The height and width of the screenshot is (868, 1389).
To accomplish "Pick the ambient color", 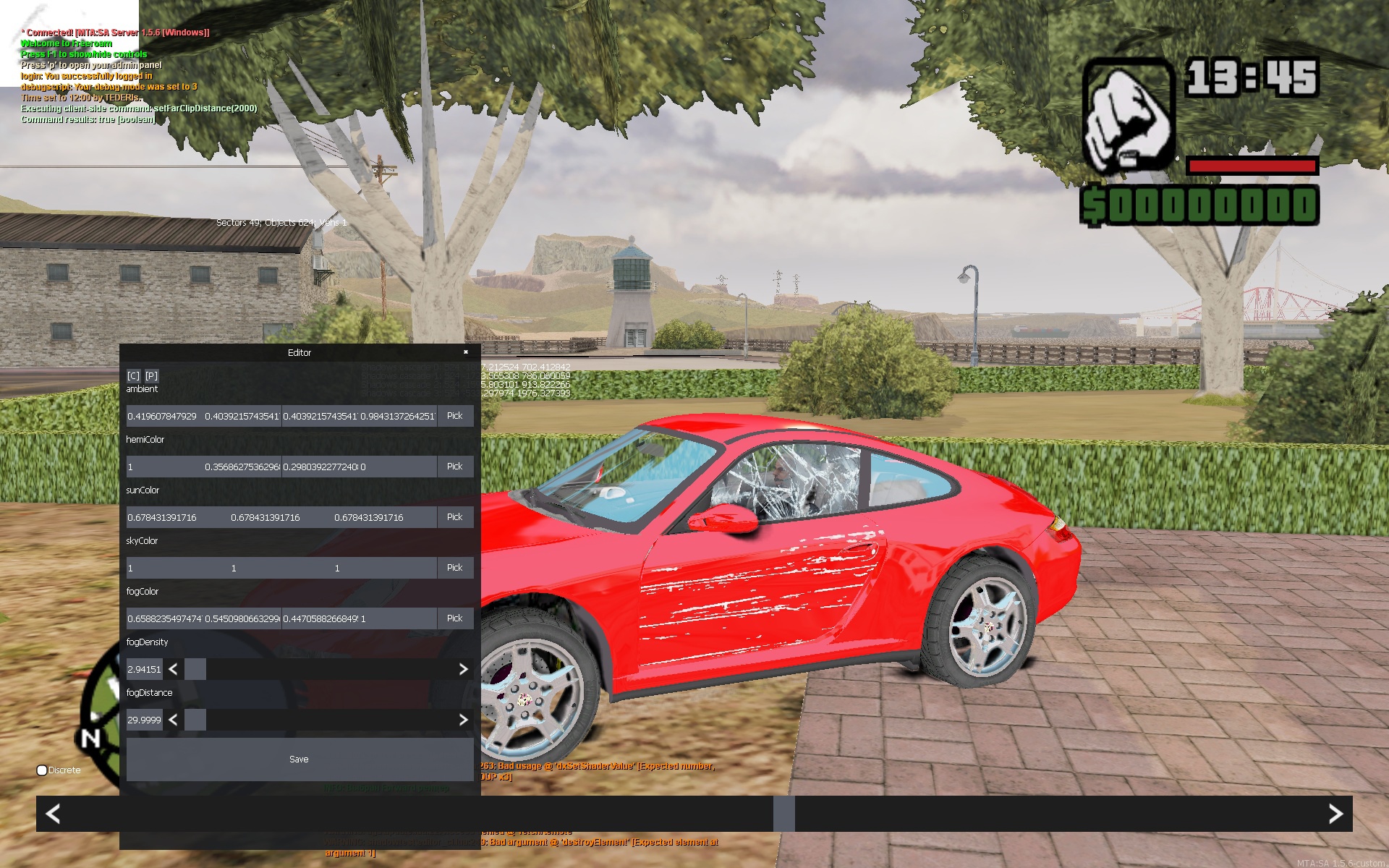I will [454, 416].
